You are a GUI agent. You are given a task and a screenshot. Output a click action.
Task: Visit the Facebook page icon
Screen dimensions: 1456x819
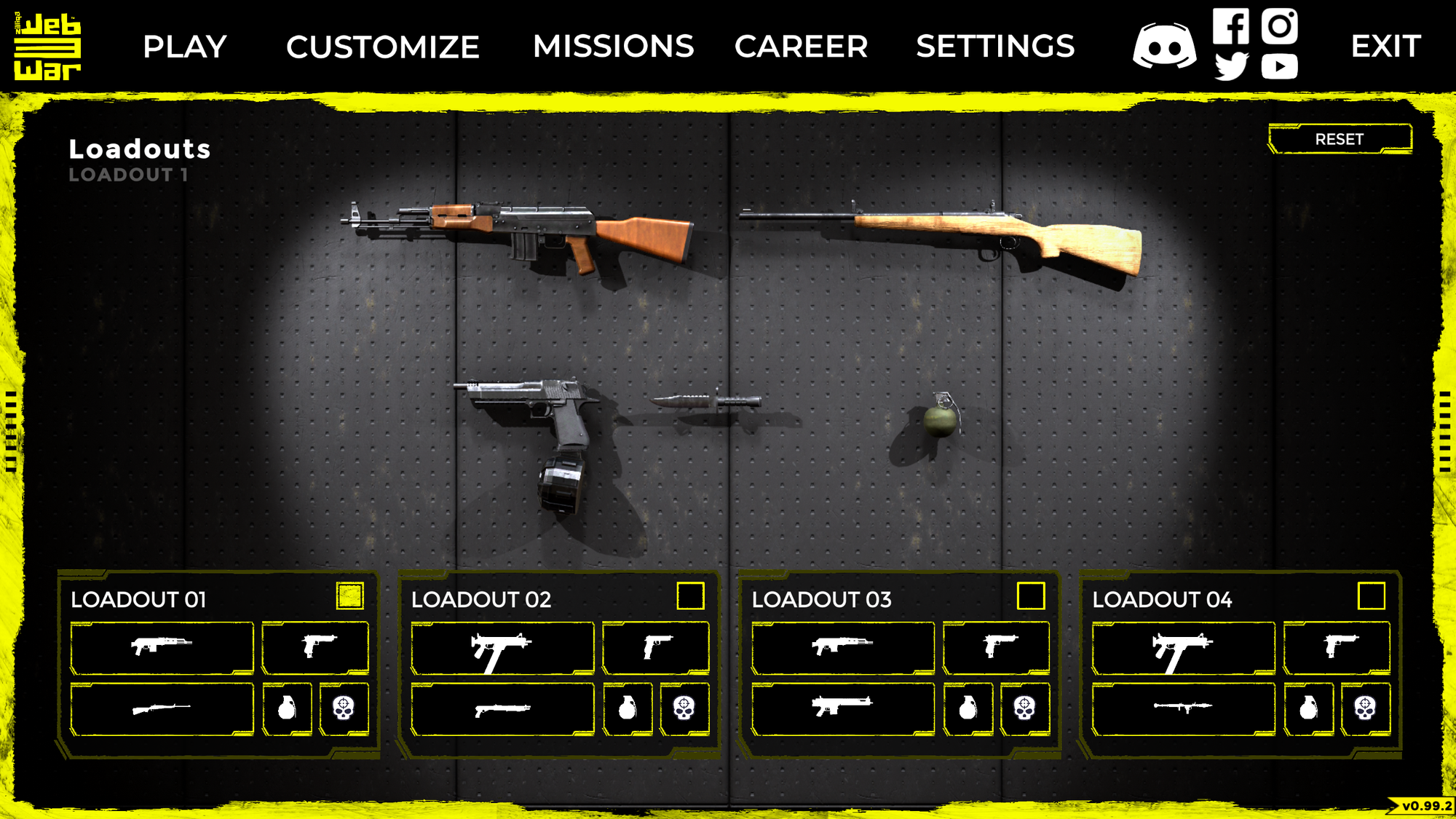coord(1230,26)
